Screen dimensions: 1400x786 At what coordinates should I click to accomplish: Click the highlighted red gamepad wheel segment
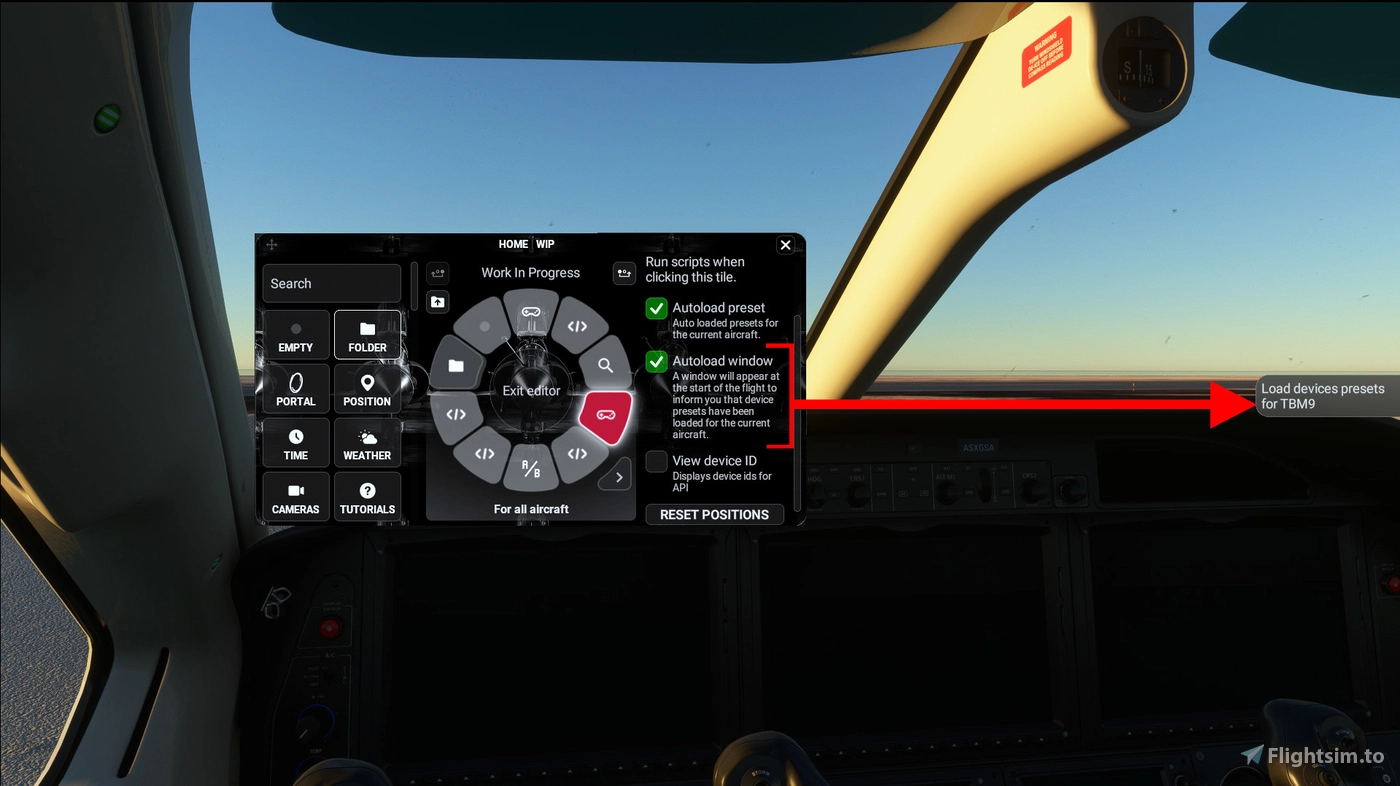(x=605, y=417)
